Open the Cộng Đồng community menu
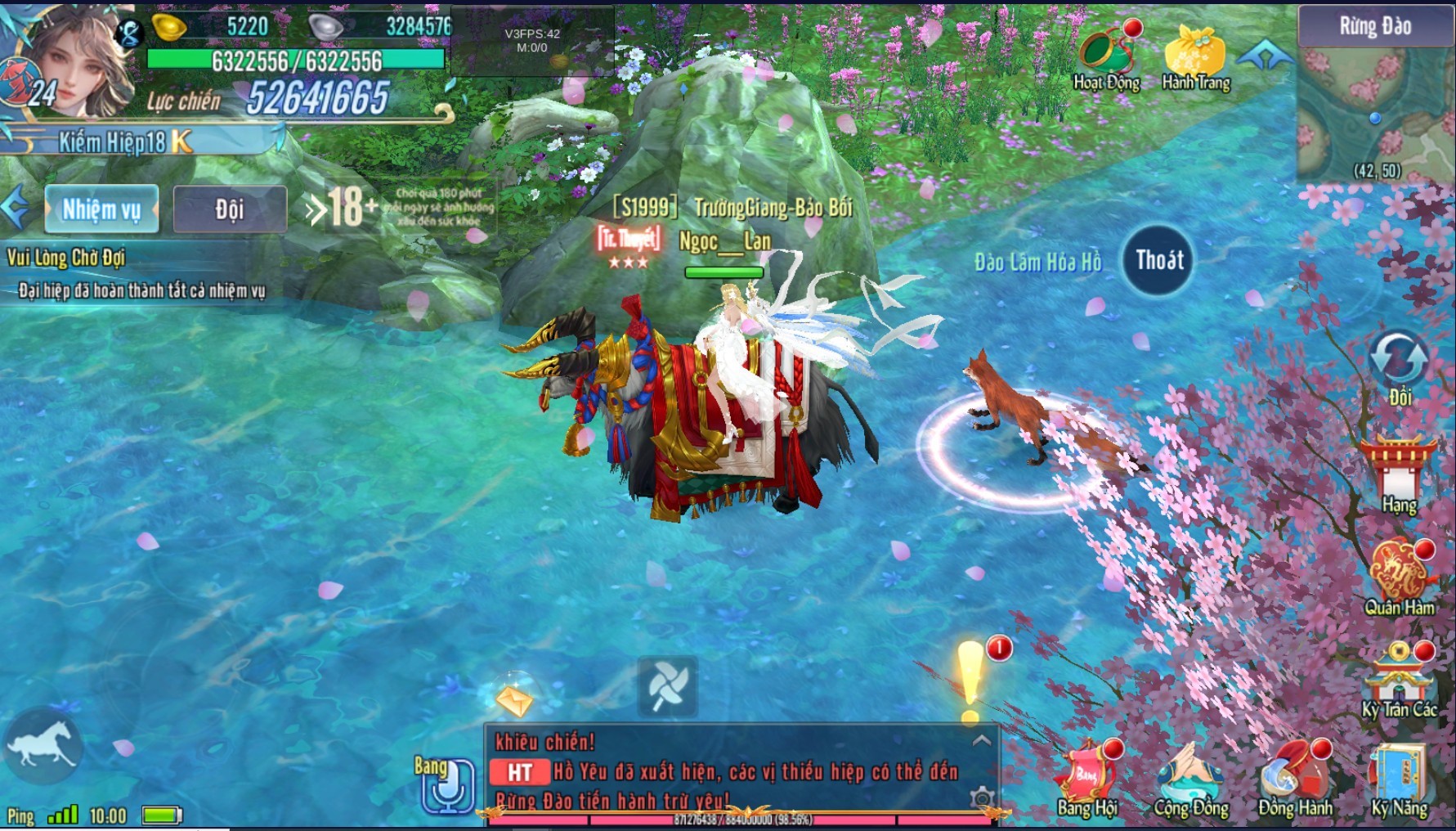 tap(1190, 777)
